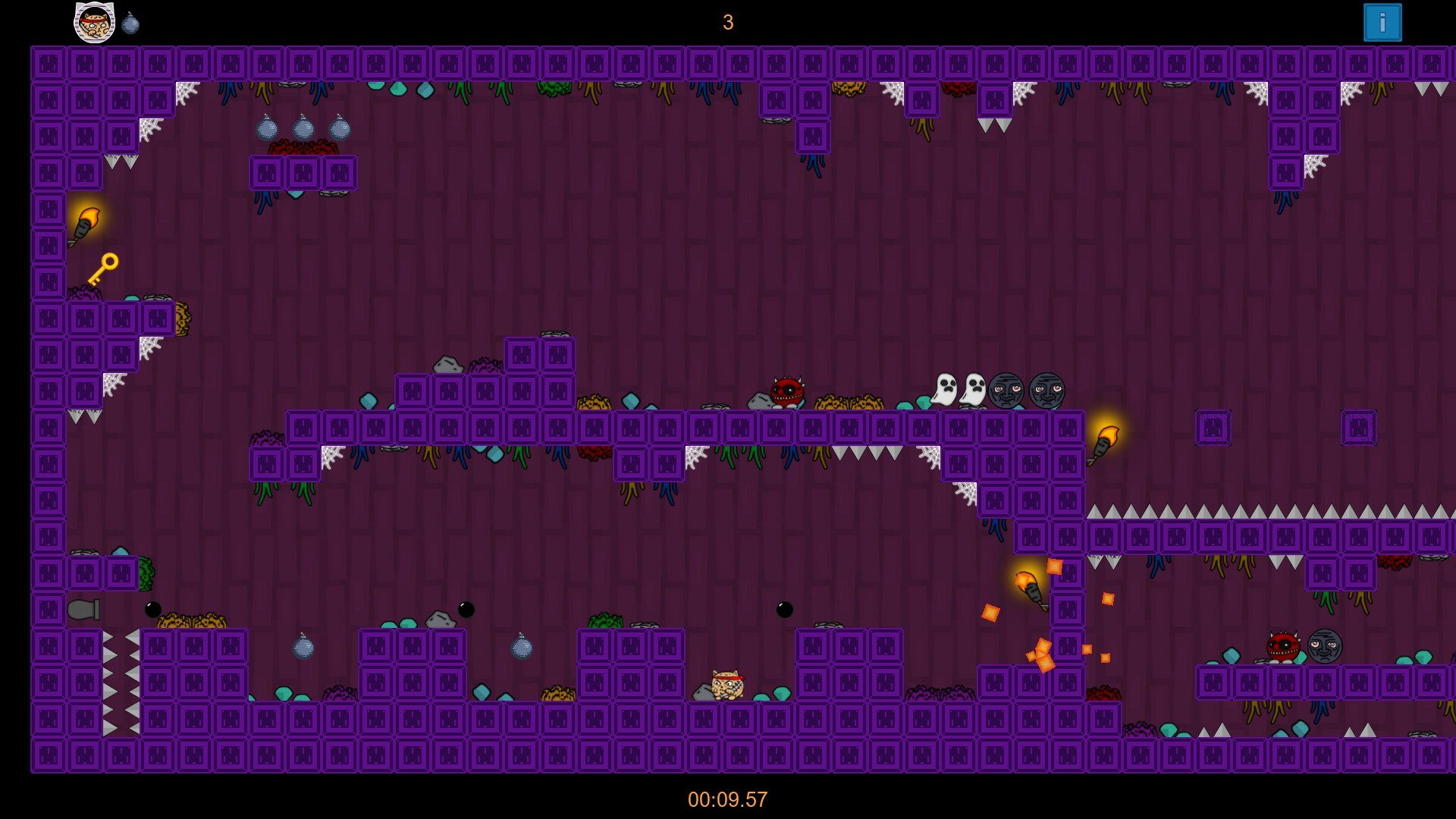Click the hanging bomb on the lower-left floor
Screen dimensions: 1456x819
point(304,650)
